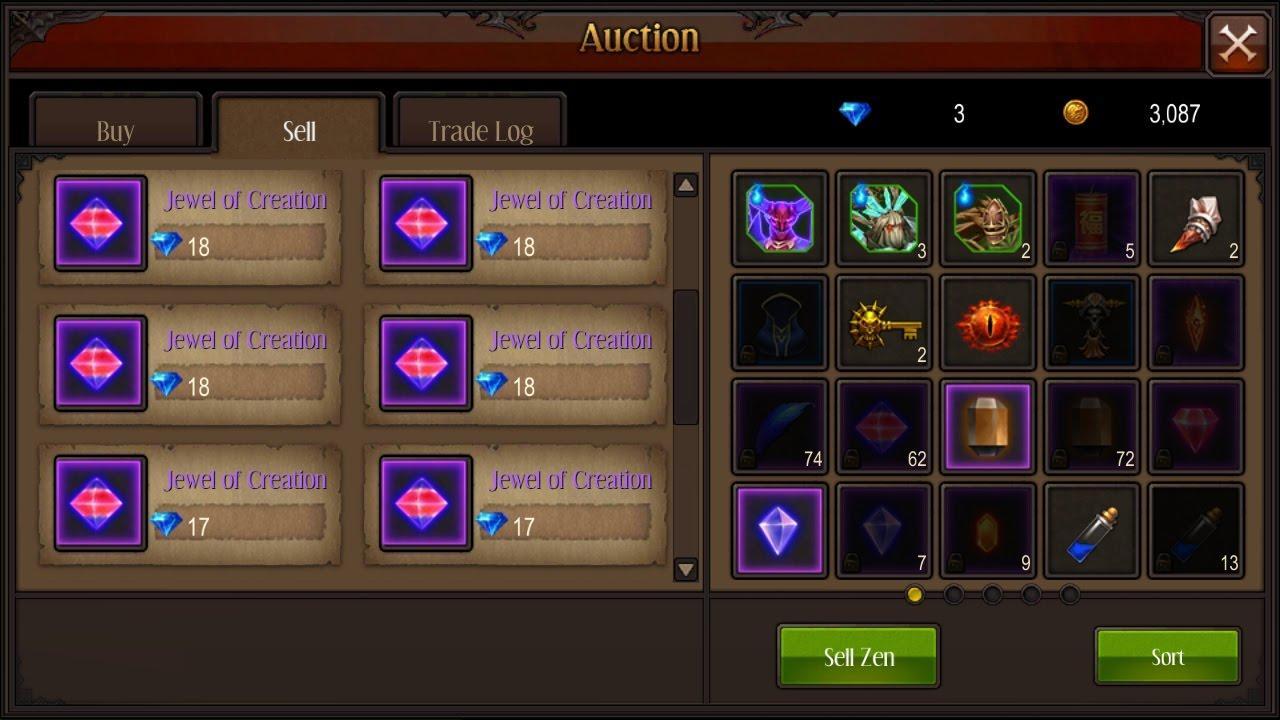
Task: Open the highlighted bronze capsule inventory slot
Action: (987, 426)
